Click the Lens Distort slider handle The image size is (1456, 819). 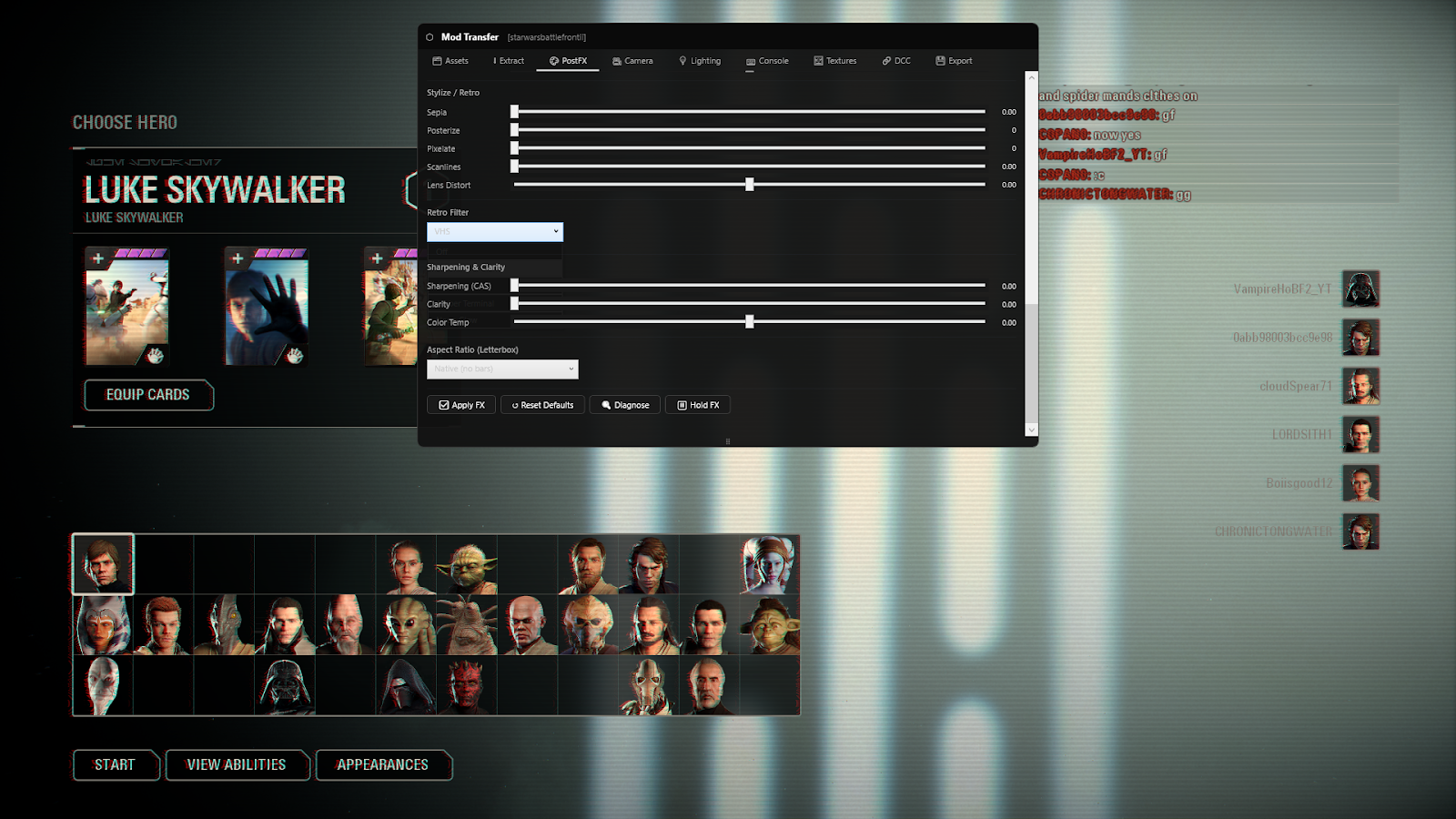749,184
